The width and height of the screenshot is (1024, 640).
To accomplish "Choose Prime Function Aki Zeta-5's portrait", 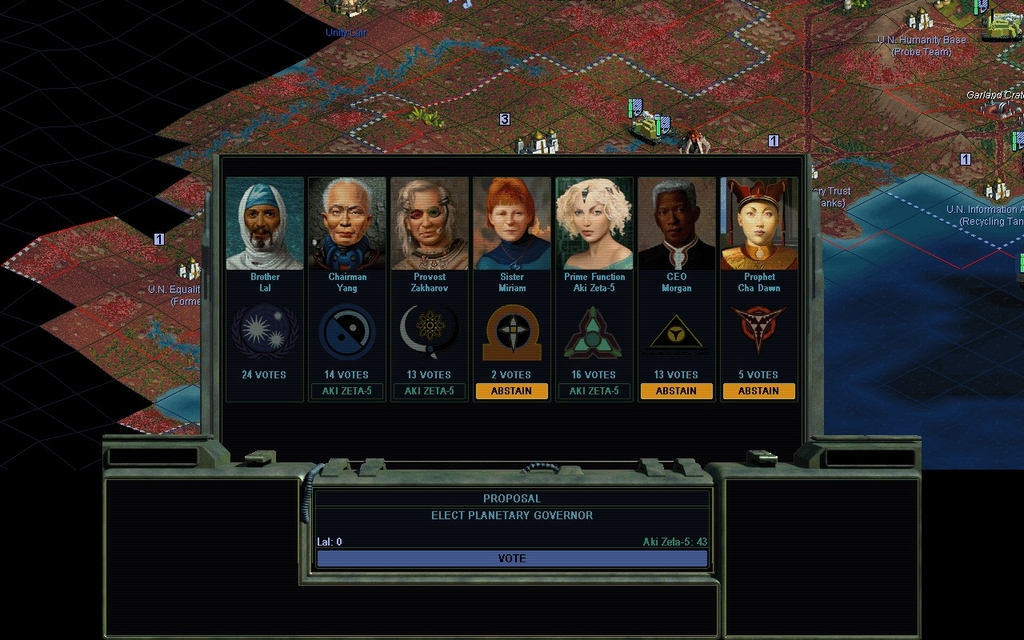I will (x=594, y=225).
